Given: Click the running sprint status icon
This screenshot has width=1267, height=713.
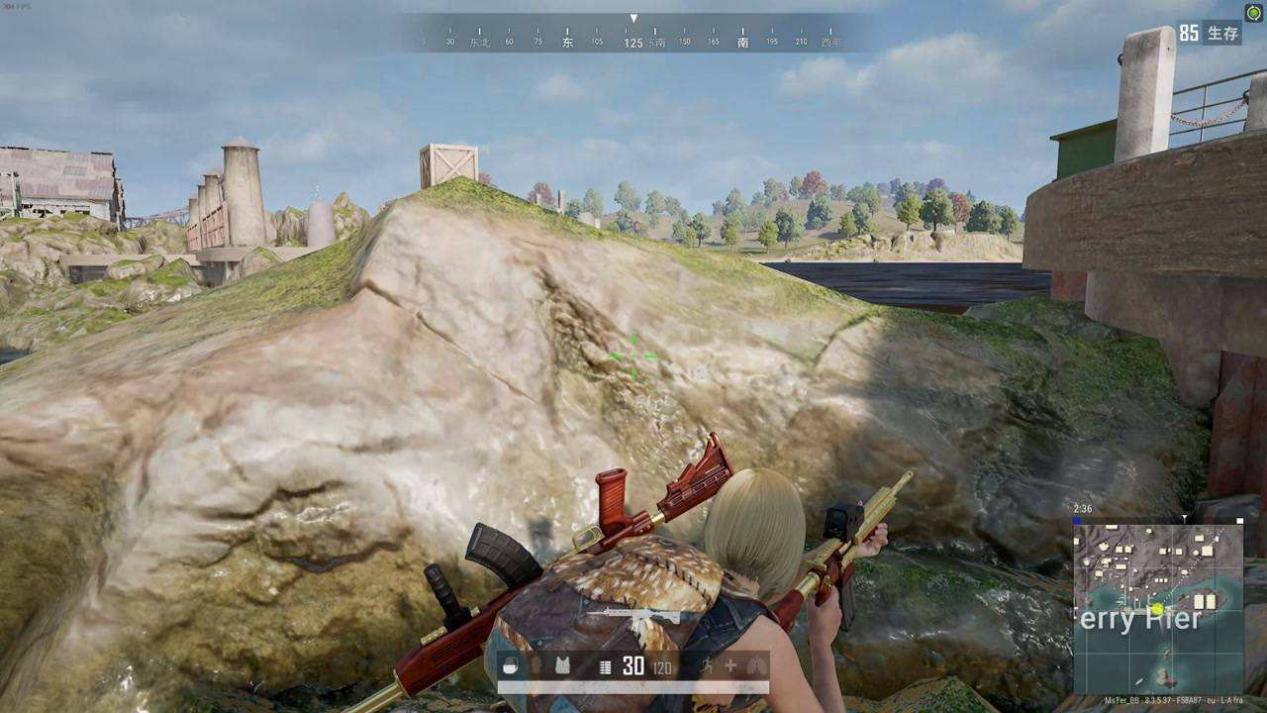Looking at the screenshot, I should (x=707, y=666).
